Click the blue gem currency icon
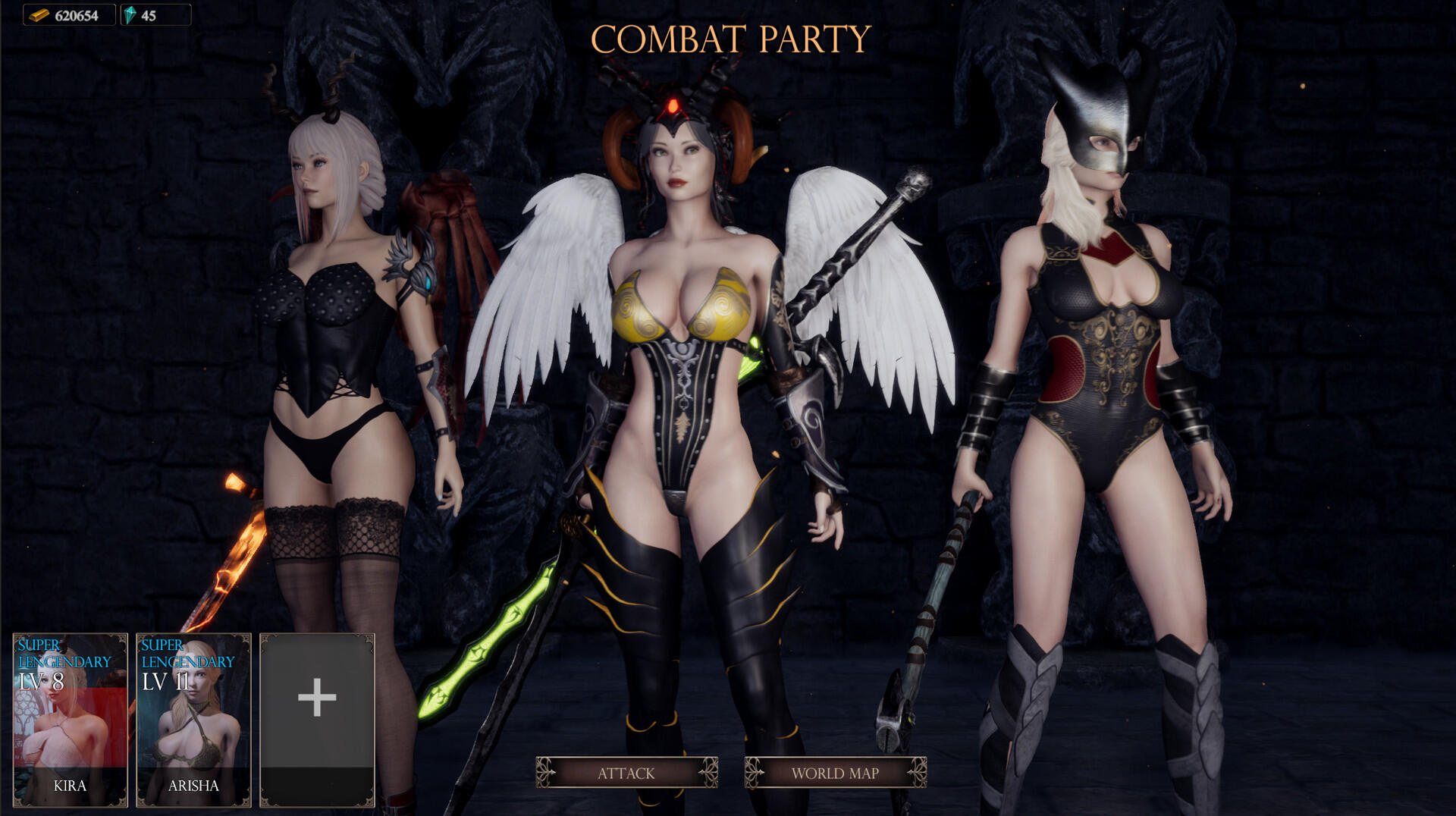This screenshot has width=1456, height=816. (x=130, y=14)
